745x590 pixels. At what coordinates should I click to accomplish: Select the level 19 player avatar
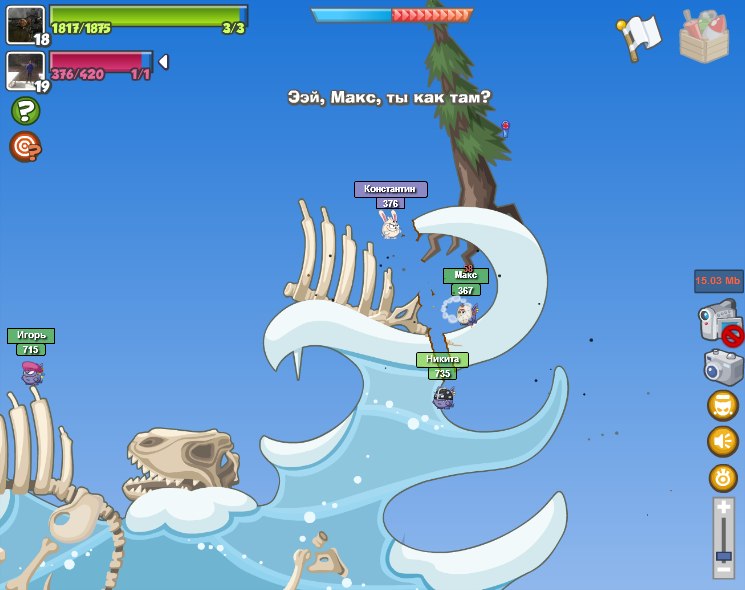[24, 70]
